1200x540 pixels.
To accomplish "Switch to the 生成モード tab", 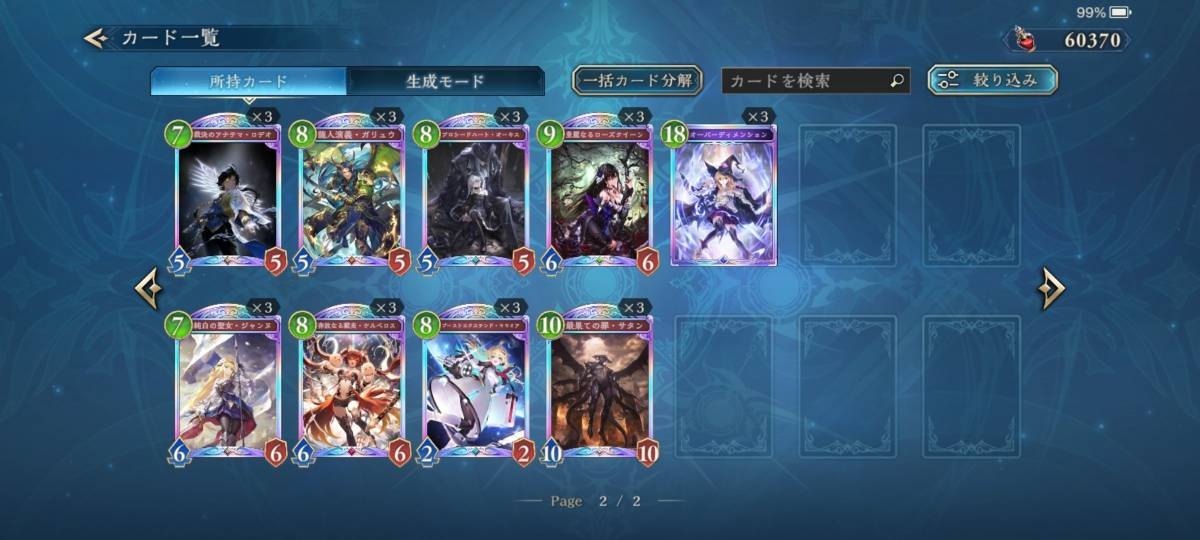I will (x=445, y=81).
